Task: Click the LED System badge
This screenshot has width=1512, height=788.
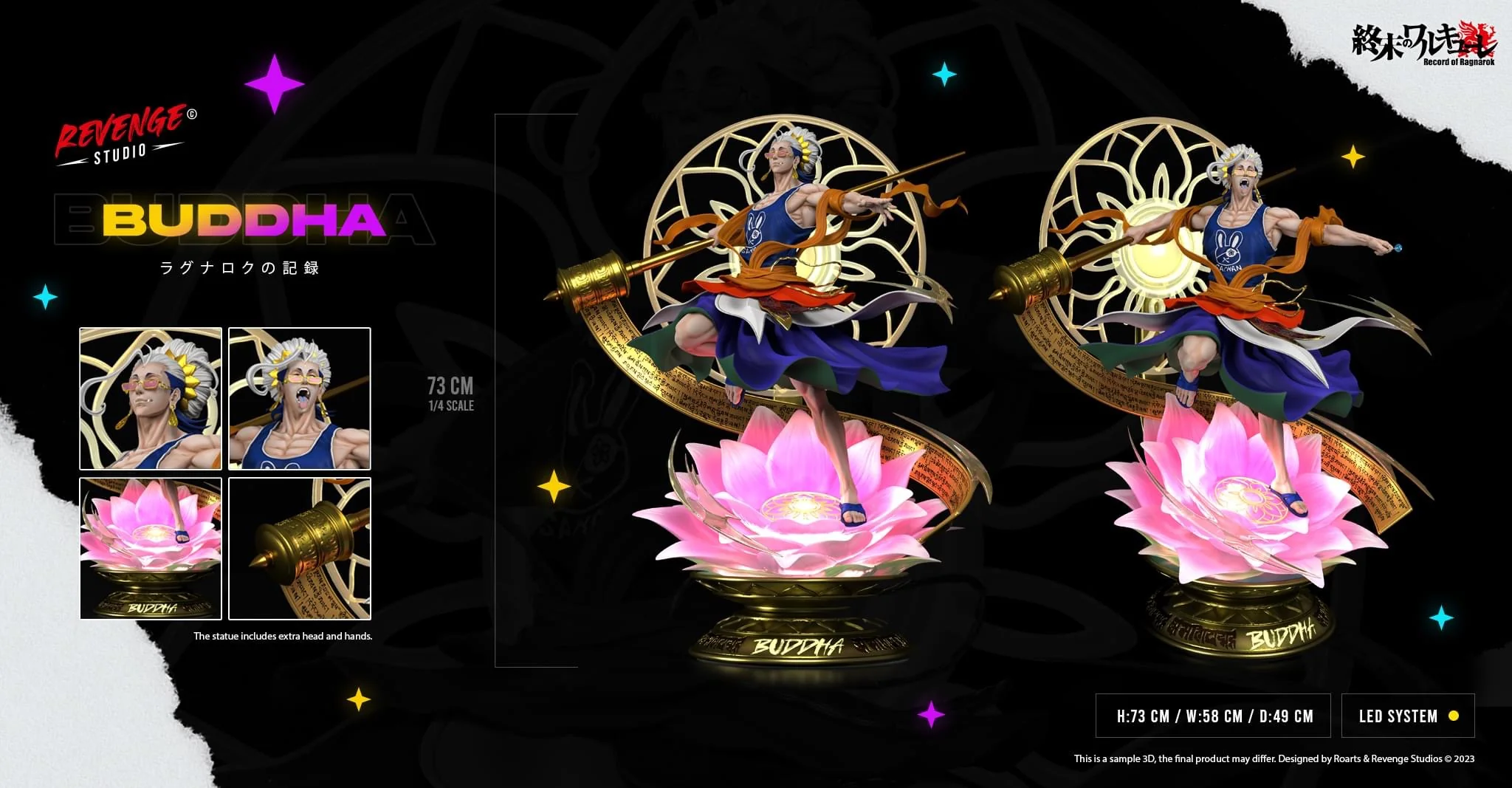Action: pos(1407,716)
